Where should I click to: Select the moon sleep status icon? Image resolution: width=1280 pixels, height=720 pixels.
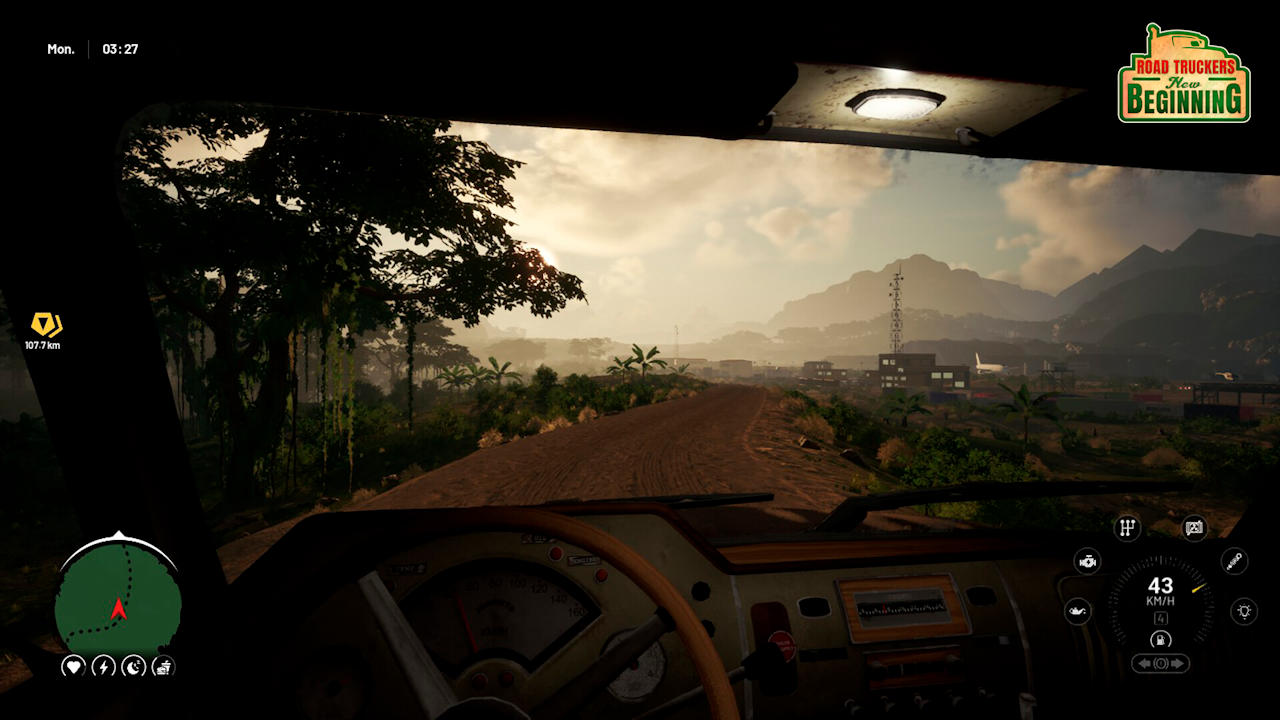[133, 666]
